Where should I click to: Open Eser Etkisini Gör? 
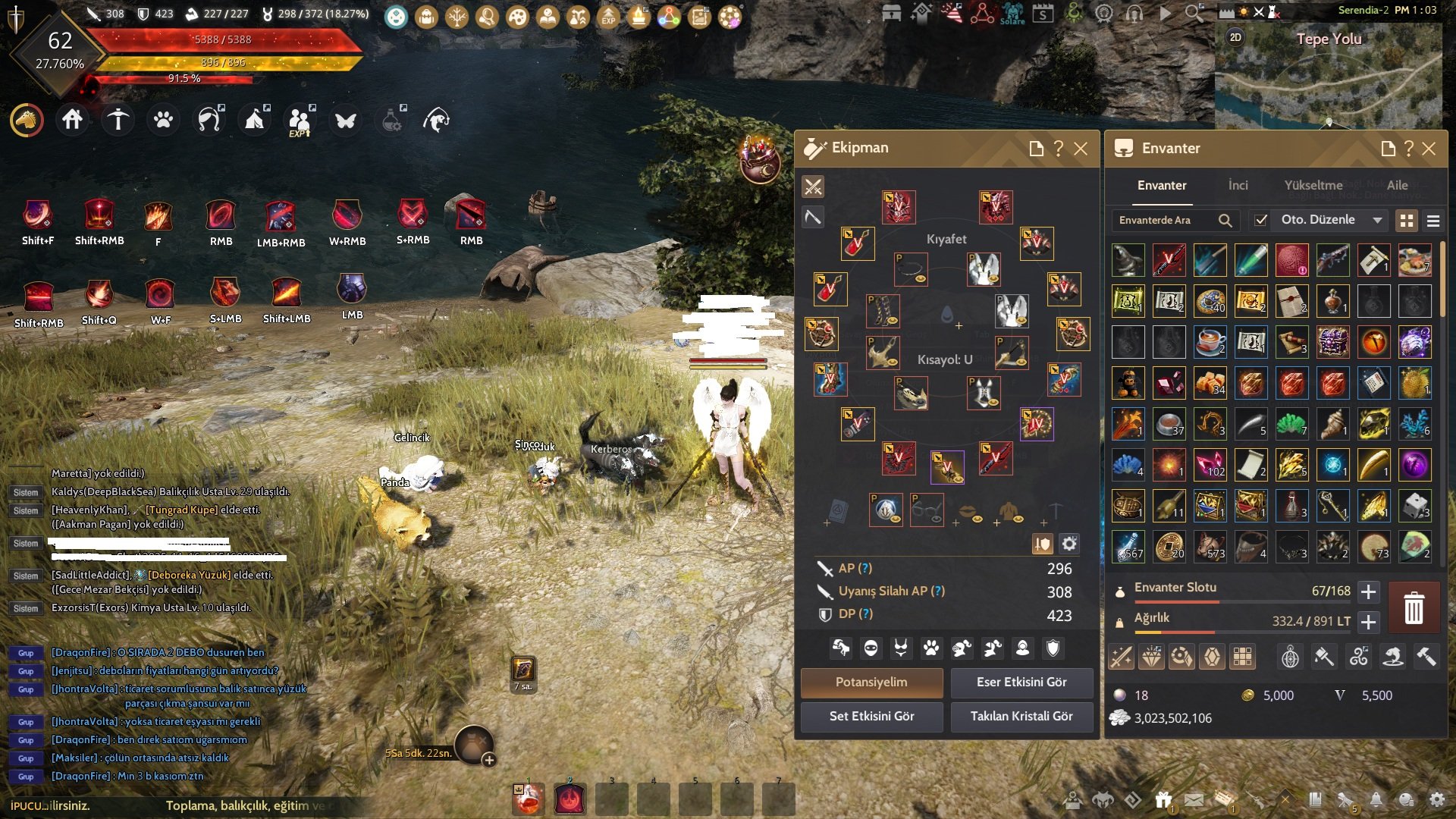click(1021, 682)
